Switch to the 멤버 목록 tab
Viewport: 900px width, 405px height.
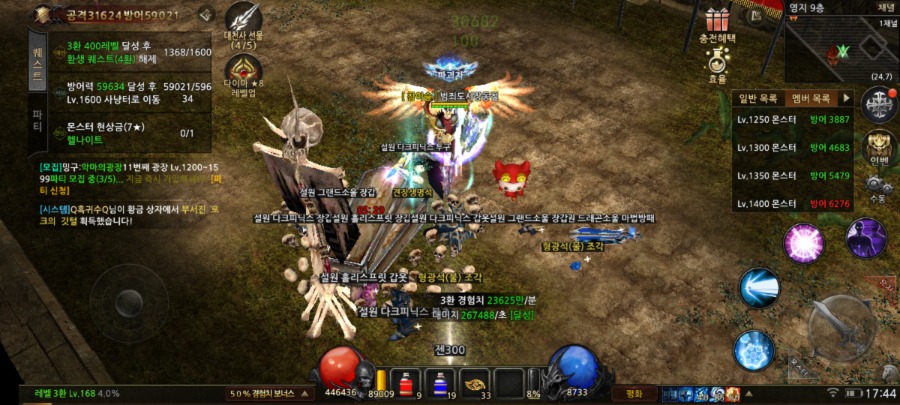811,98
